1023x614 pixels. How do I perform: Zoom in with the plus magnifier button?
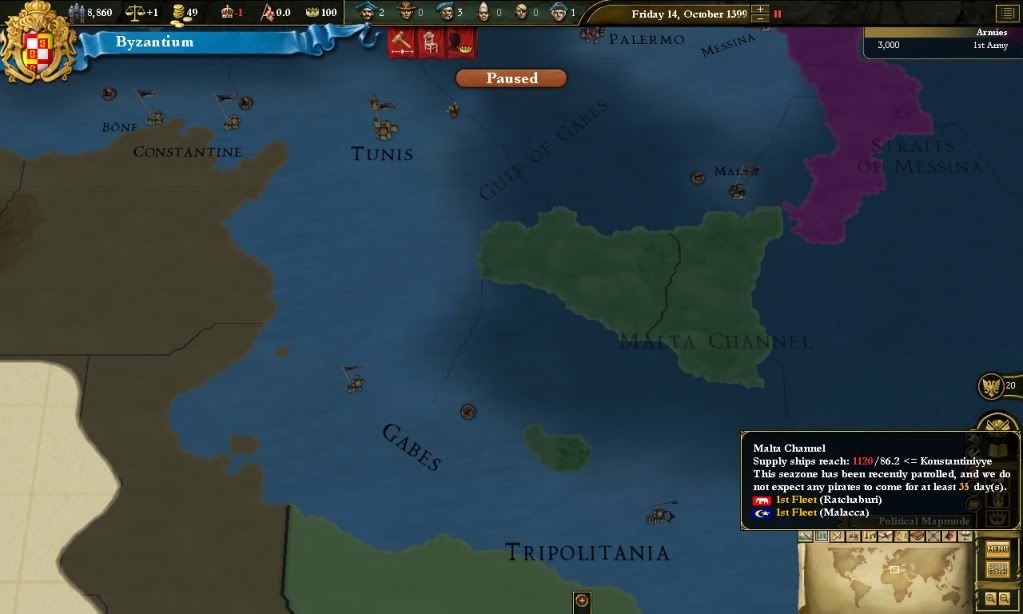point(991,598)
